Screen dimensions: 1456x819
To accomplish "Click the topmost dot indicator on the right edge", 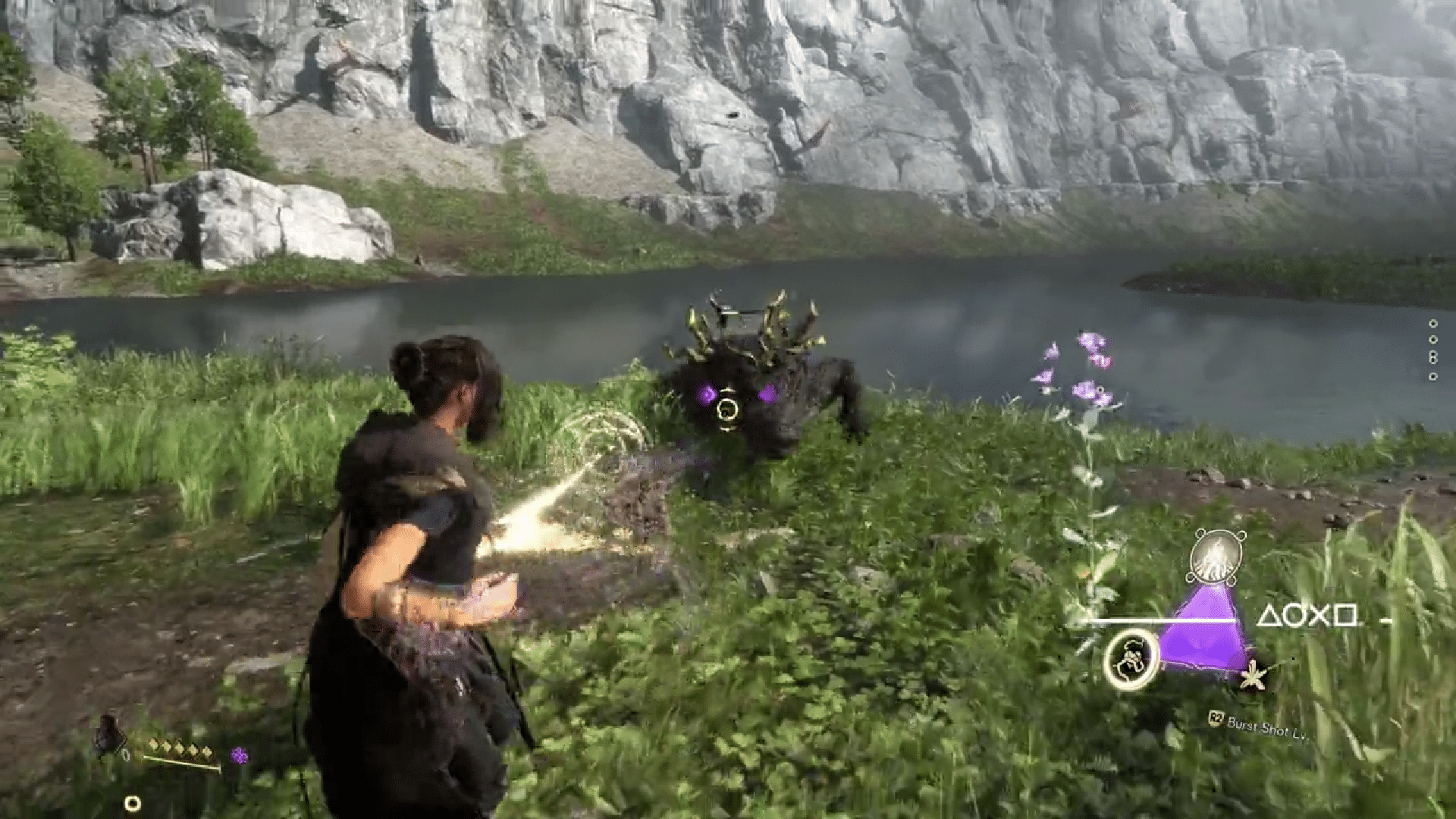I will [x=1432, y=324].
